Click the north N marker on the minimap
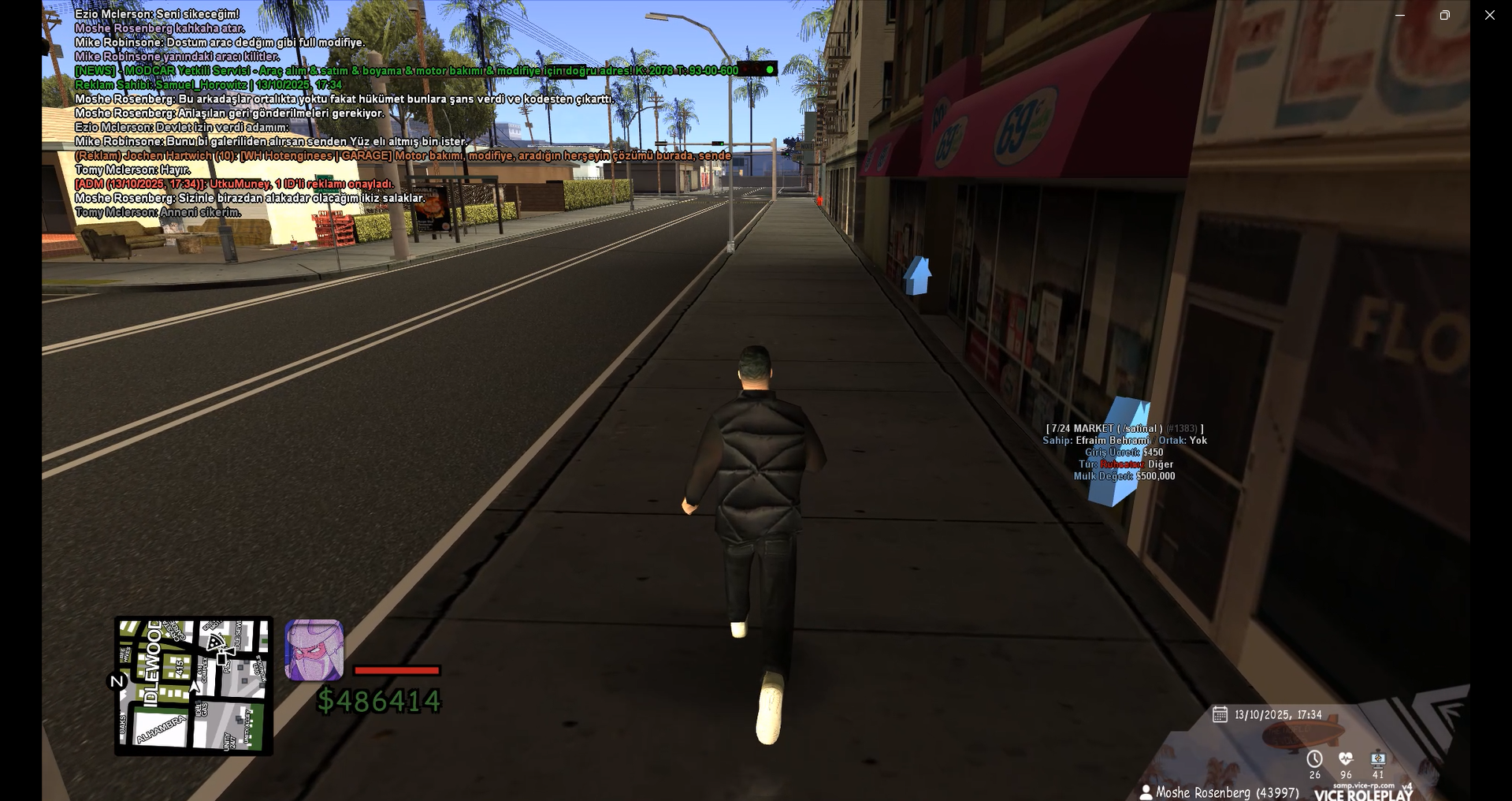 117,681
